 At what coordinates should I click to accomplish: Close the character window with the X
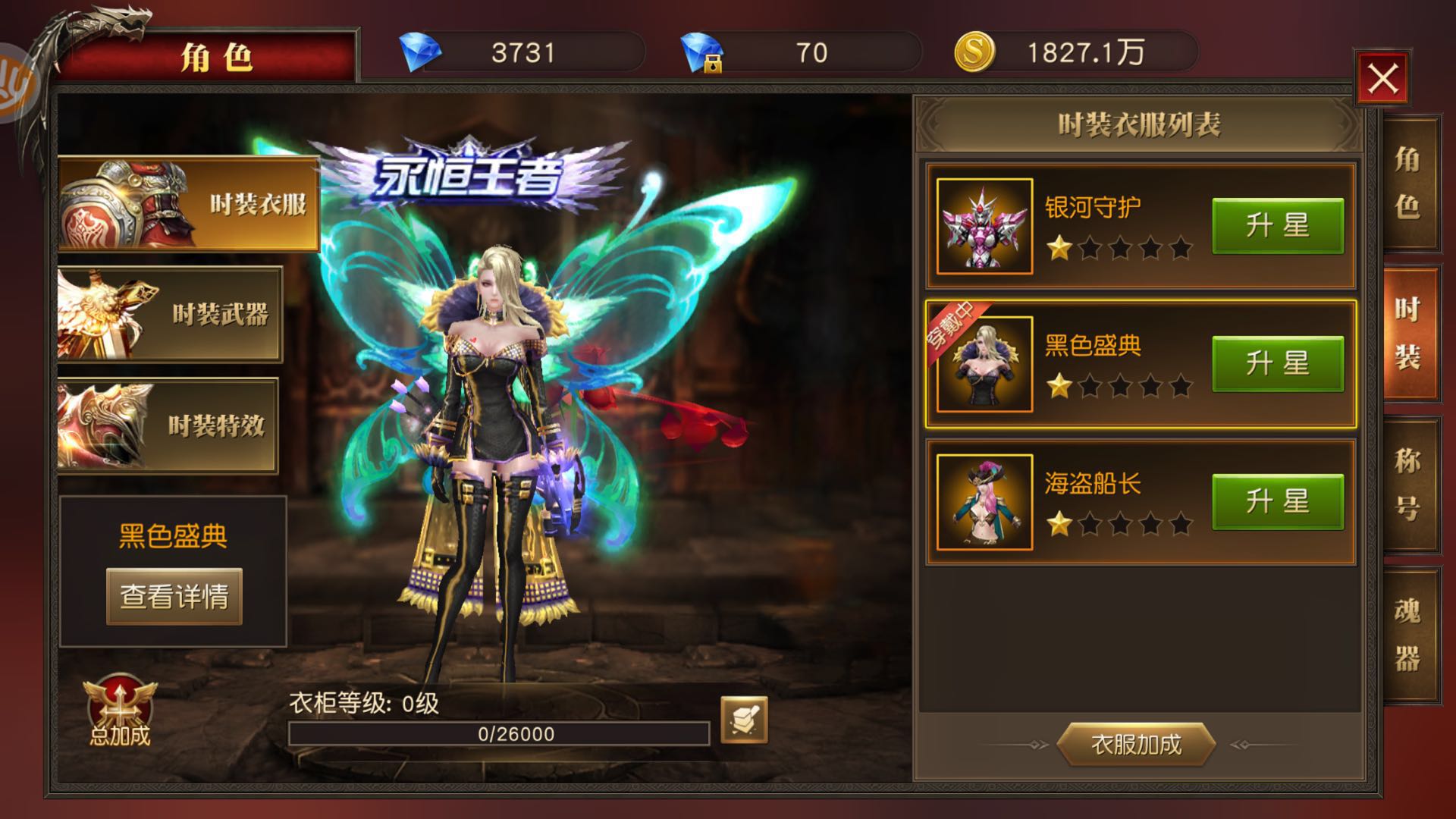1382,79
